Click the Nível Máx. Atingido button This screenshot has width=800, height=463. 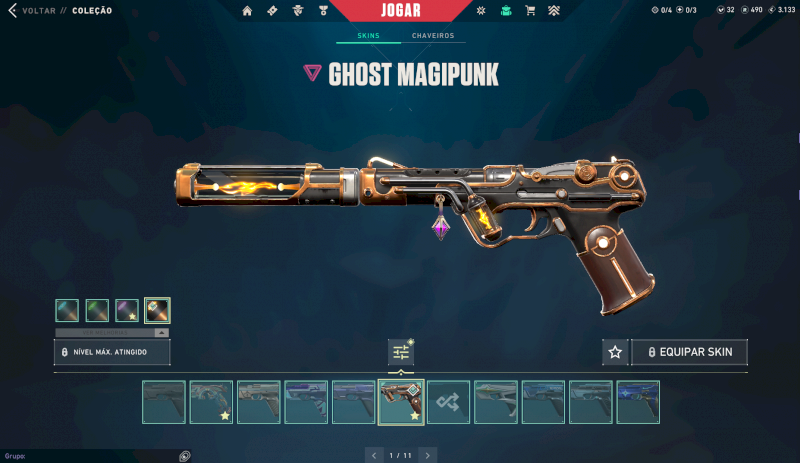(112, 352)
